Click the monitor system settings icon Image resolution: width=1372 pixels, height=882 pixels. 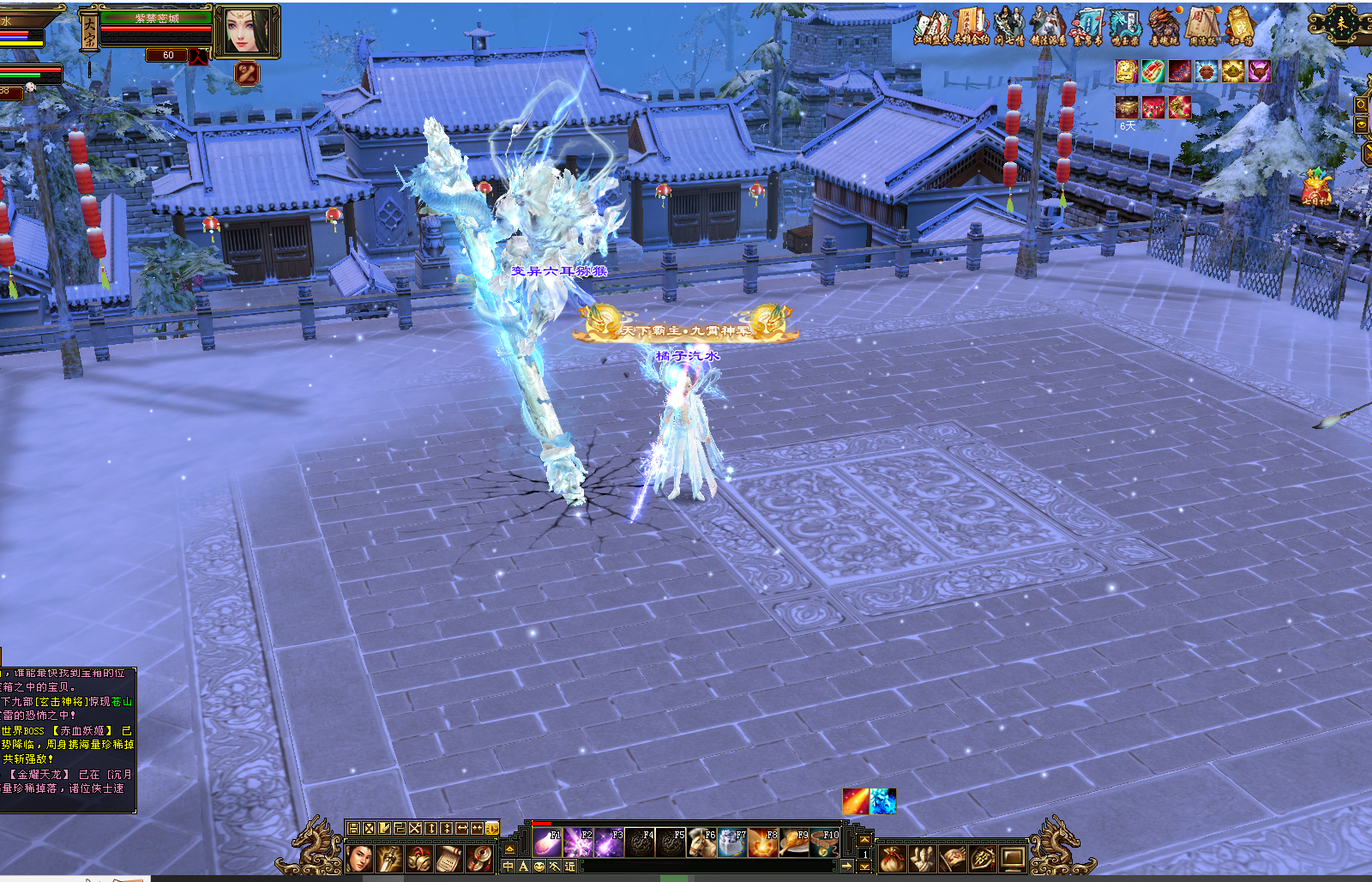click(1013, 856)
